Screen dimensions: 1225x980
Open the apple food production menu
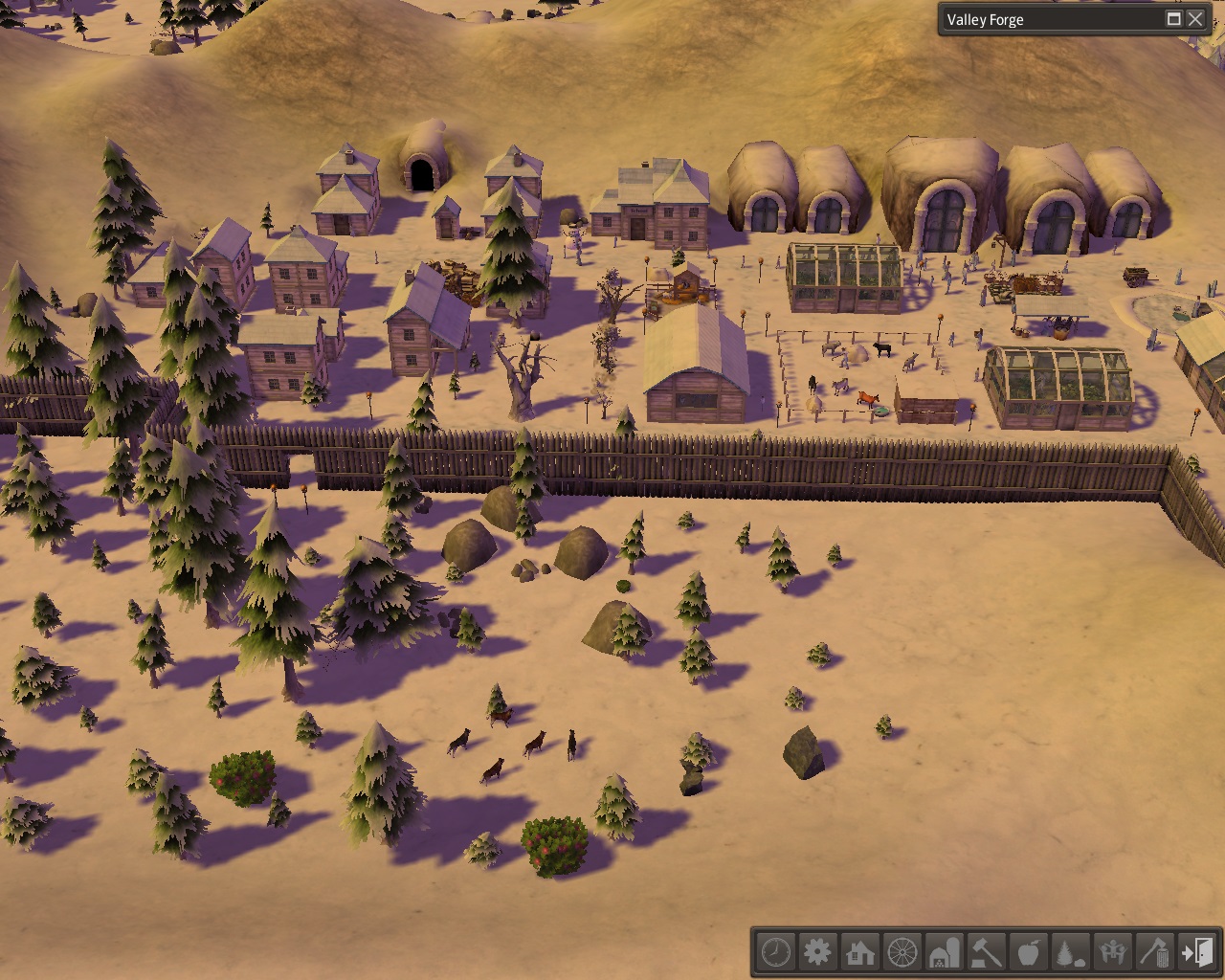(x=1029, y=952)
